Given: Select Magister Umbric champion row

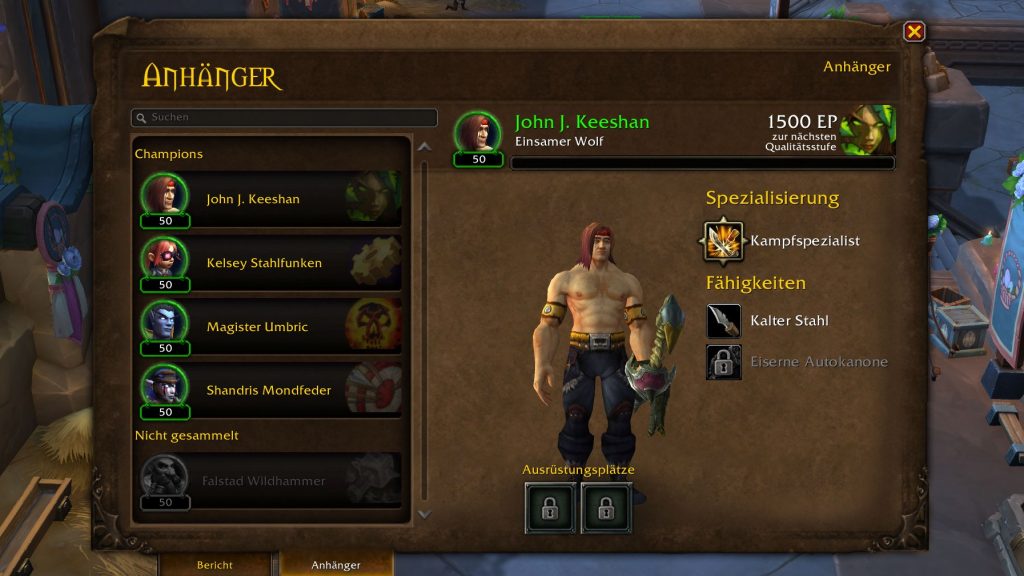Looking at the screenshot, I should (271, 327).
